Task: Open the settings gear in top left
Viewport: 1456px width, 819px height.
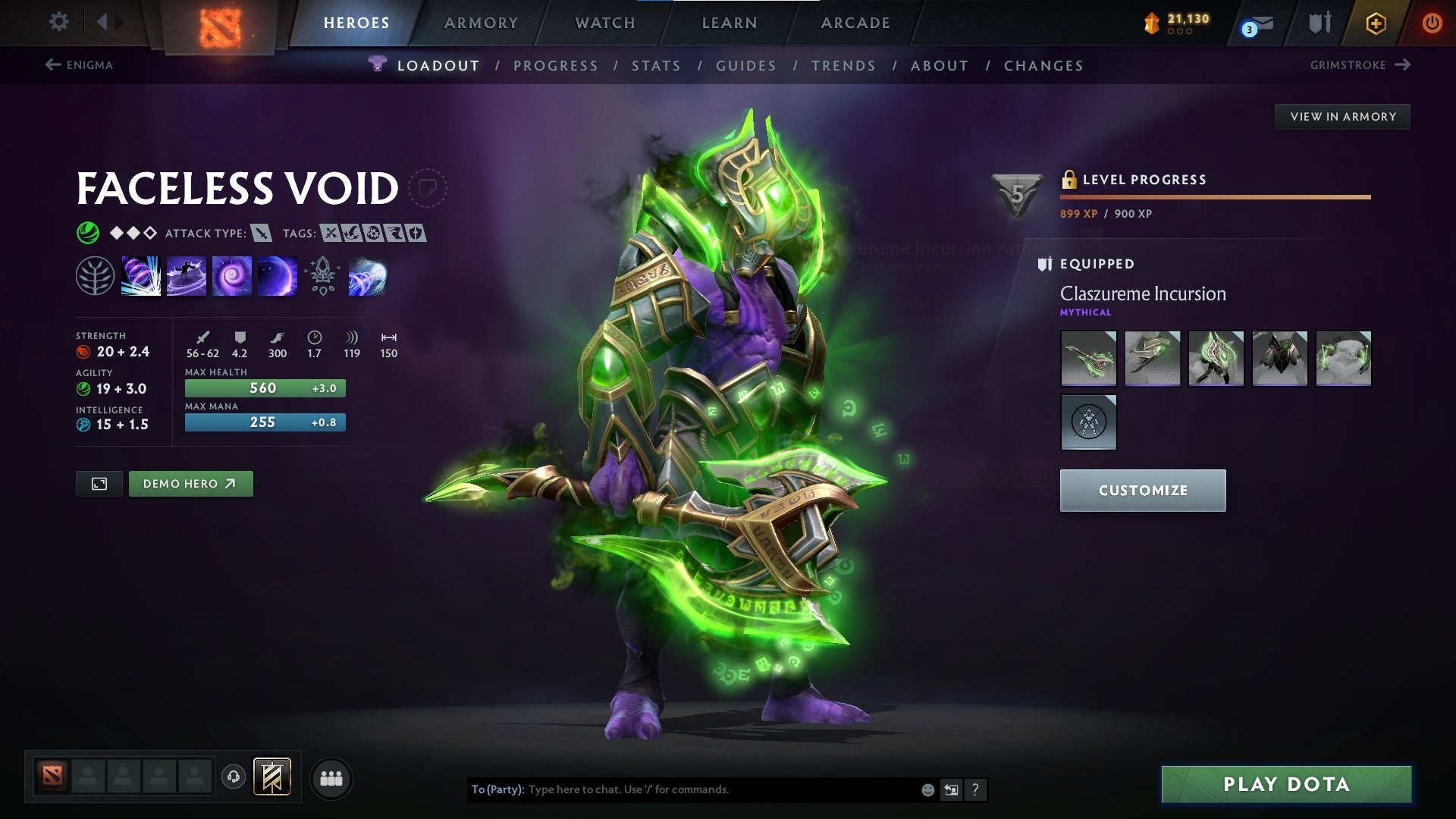Action: click(58, 21)
